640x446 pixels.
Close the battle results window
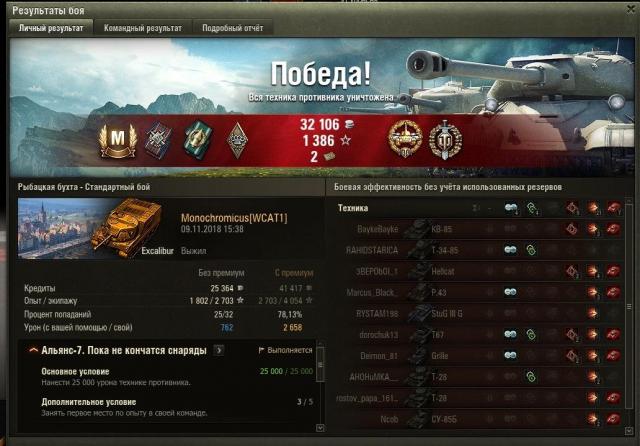[629, 9]
